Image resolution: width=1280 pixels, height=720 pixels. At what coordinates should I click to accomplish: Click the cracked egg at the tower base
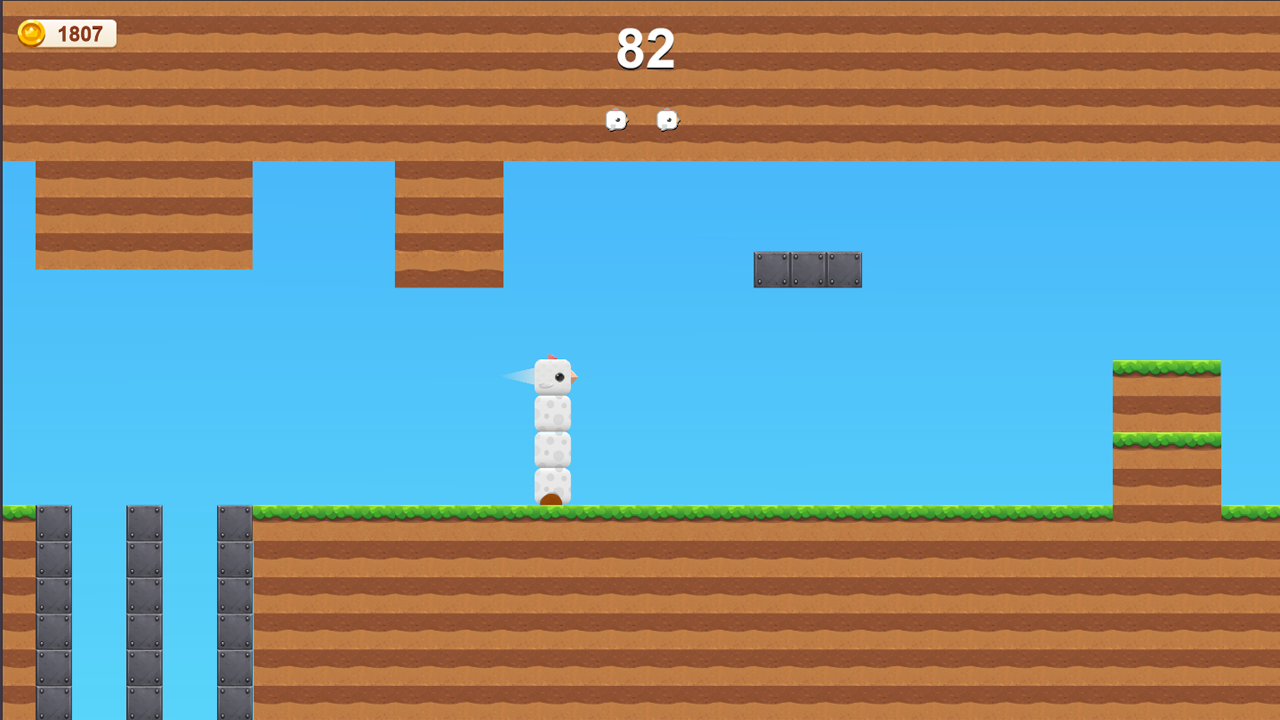553,488
